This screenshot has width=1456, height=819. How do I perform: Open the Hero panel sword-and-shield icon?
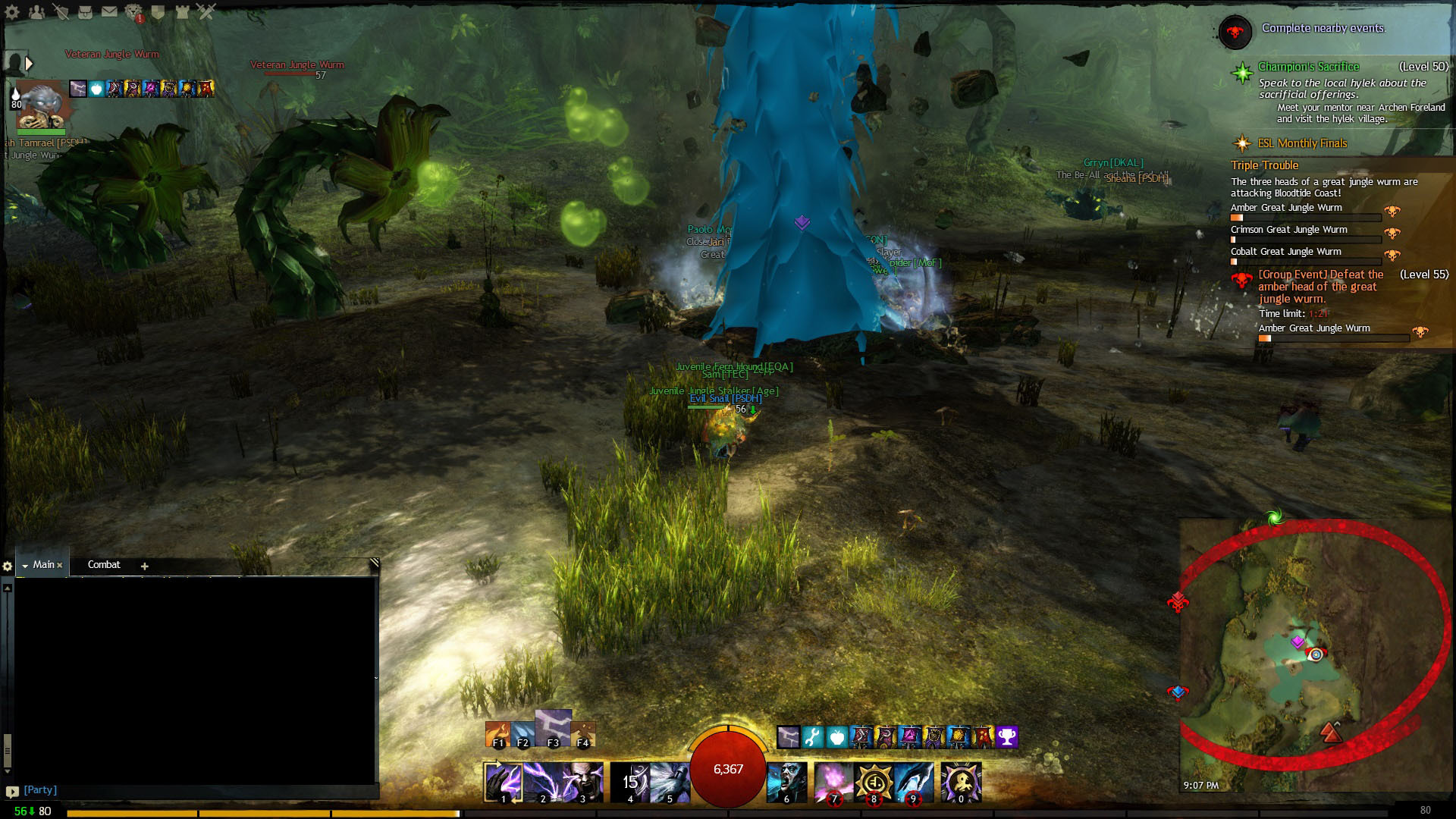coord(61,12)
